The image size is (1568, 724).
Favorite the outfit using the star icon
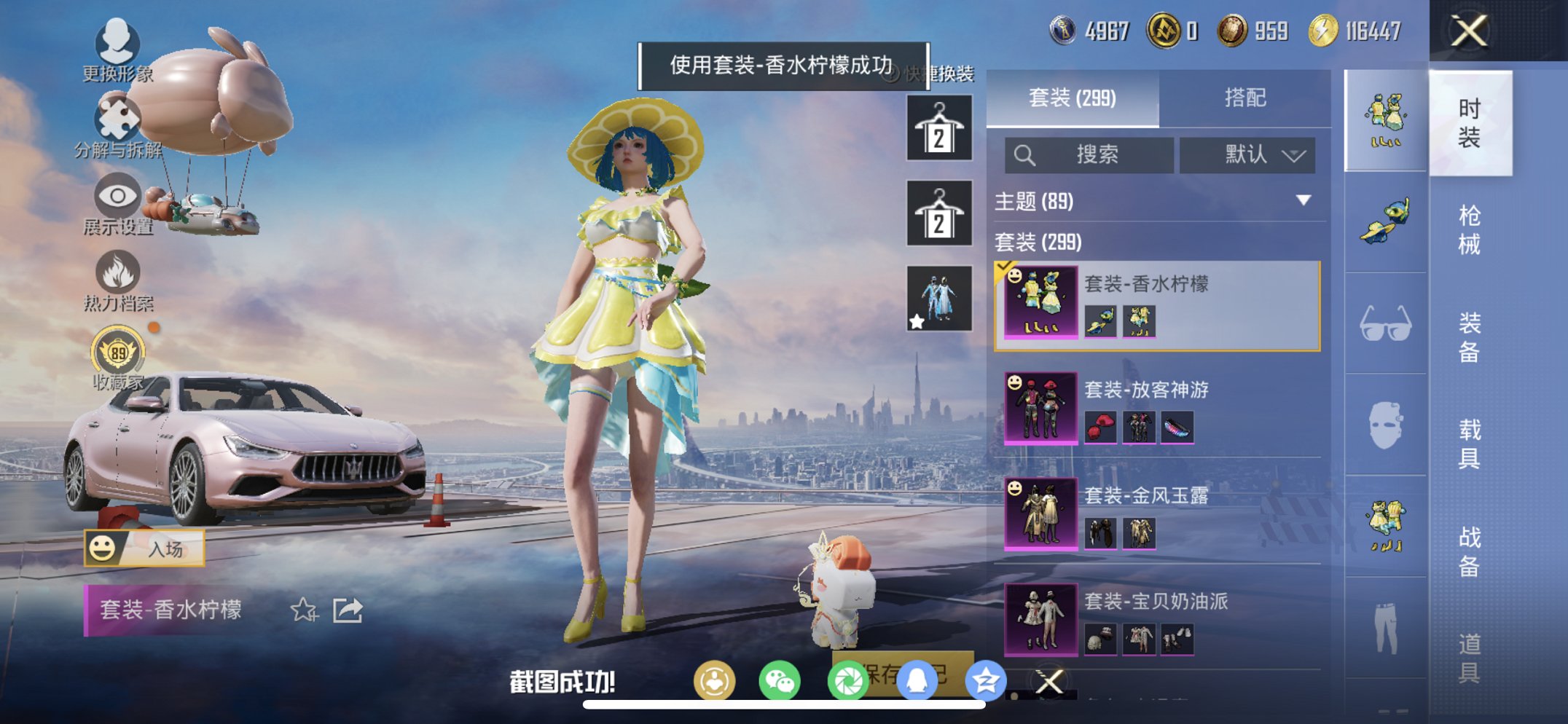point(305,610)
